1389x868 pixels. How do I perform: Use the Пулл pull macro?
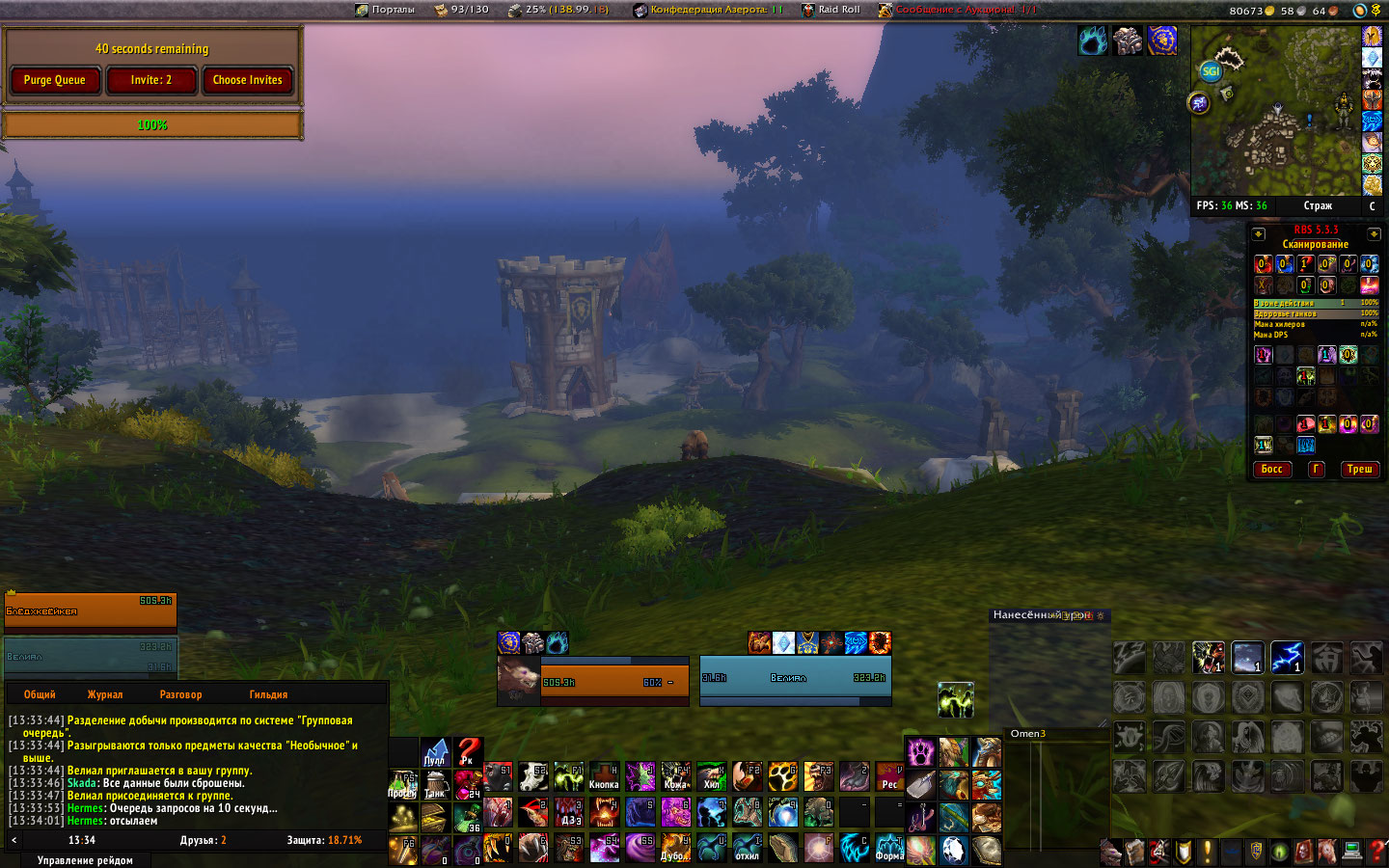coord(435,752)
